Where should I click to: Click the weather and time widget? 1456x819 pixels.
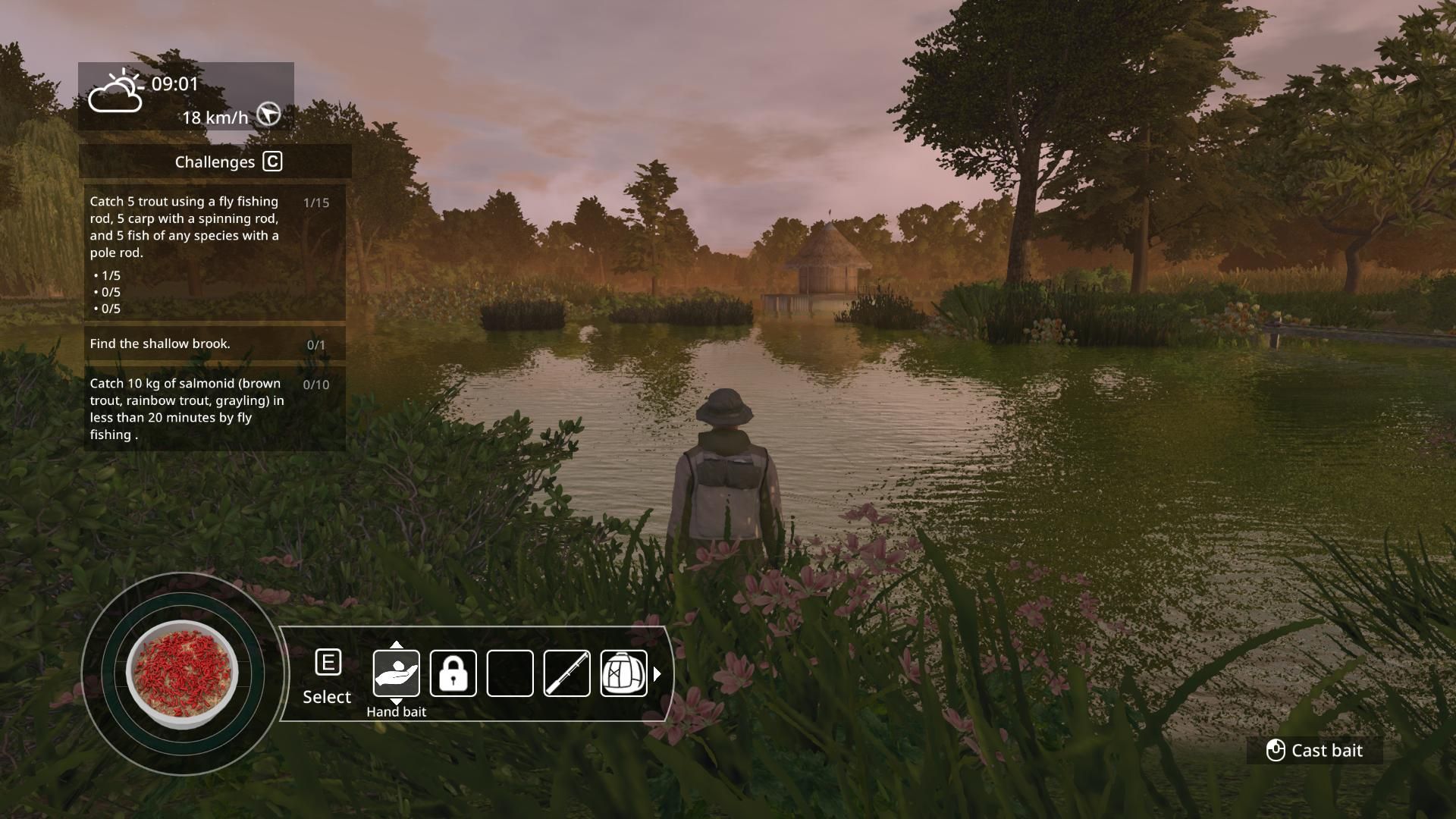(186, 96)
